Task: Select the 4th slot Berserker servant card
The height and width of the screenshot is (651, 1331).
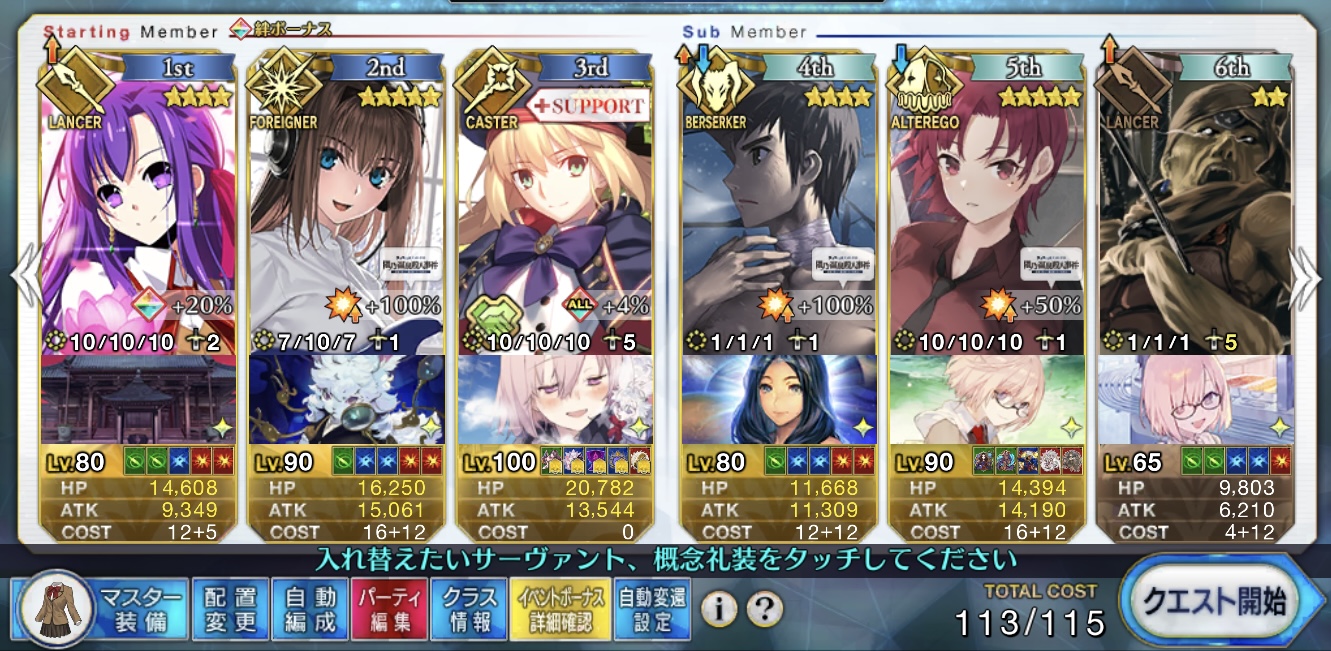Action: click(x=778, y=200)
